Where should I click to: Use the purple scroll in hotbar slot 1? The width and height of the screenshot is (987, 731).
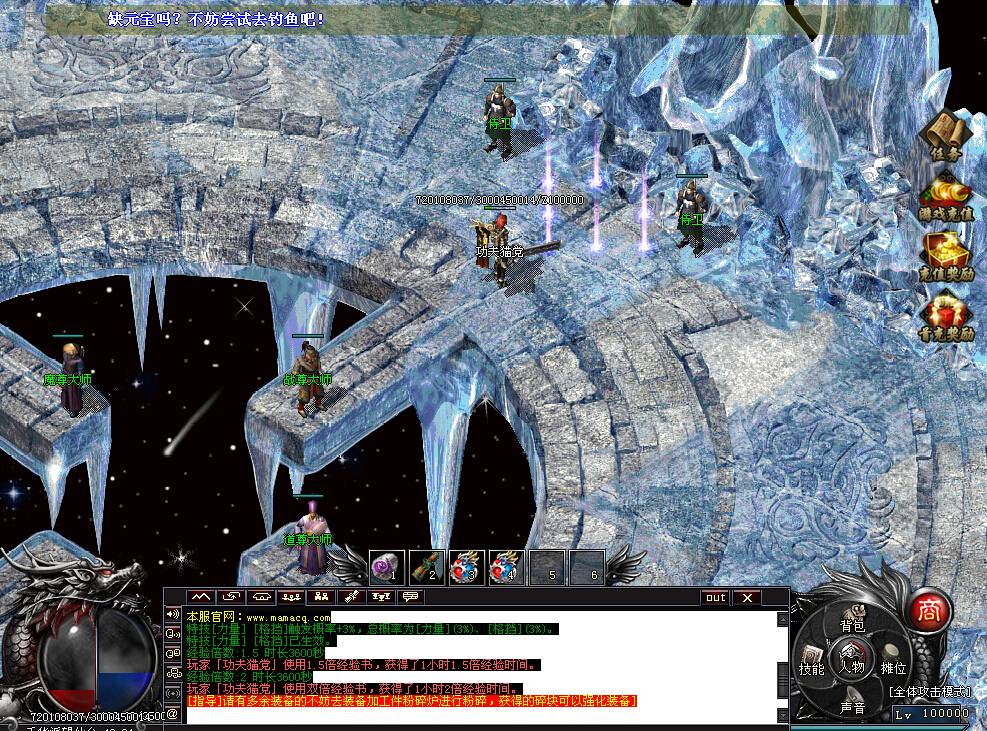tap(387, 567)
